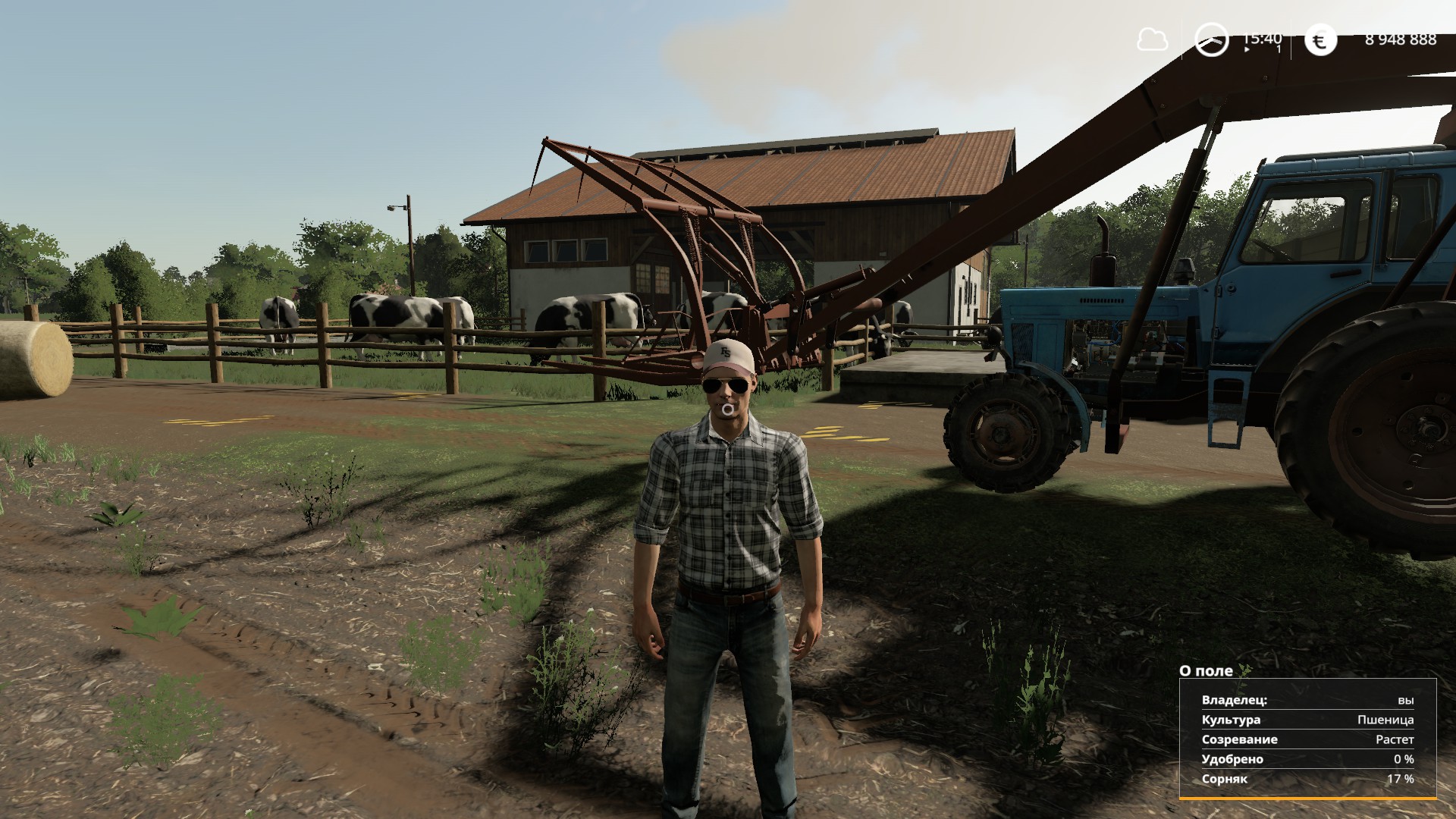
Task: Select the cruise control steering wheel icon
Action: 1211,38
